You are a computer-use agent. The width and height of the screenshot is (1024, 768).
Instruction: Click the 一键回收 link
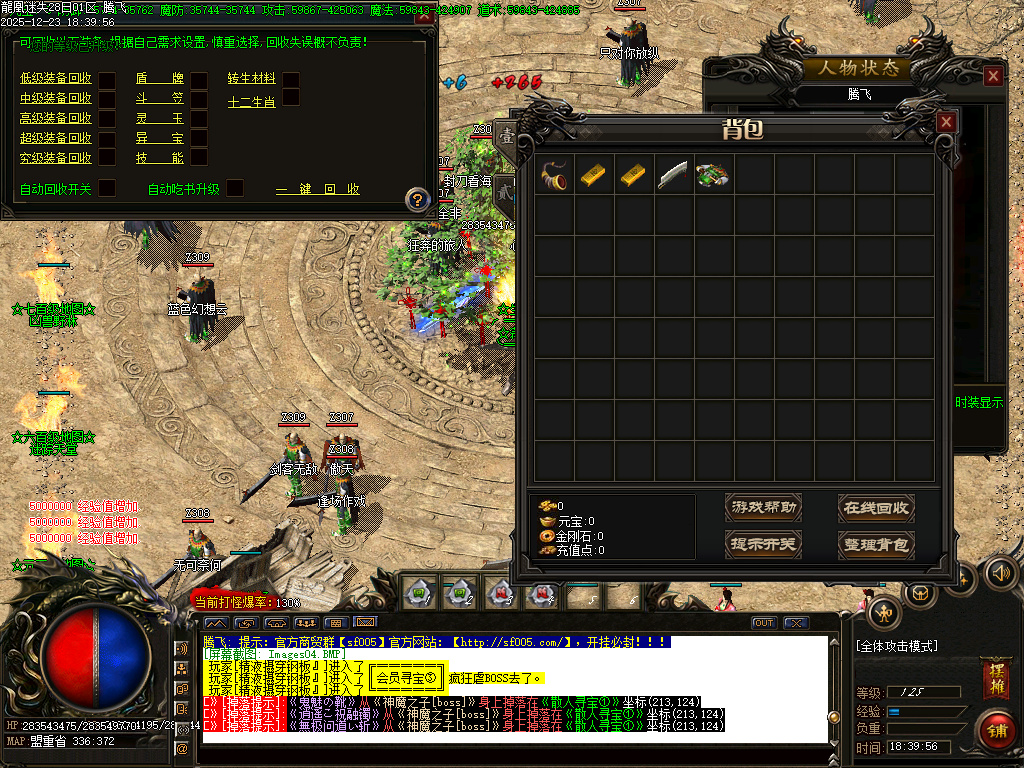tap(317, 189)
